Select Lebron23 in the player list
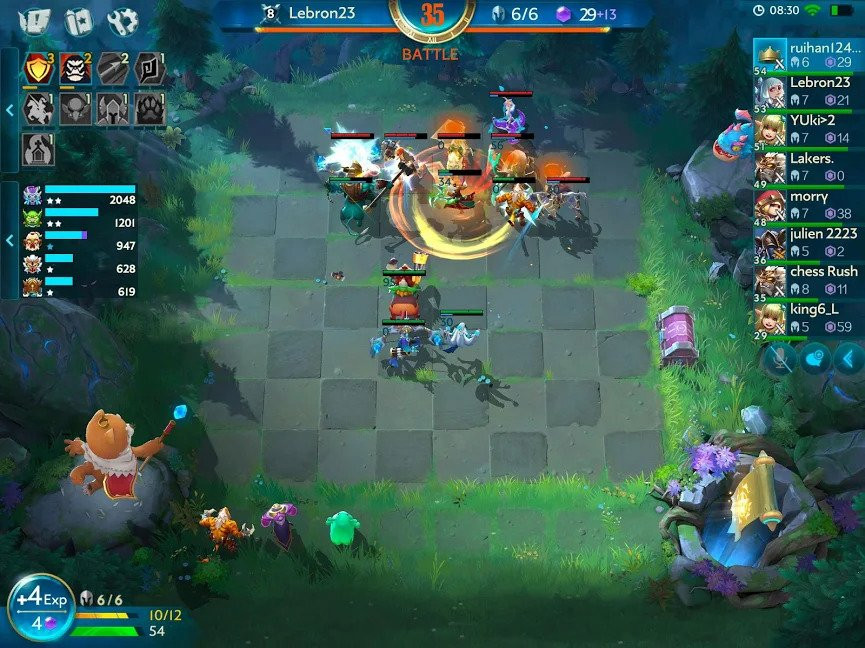 [x=806, y=91]
